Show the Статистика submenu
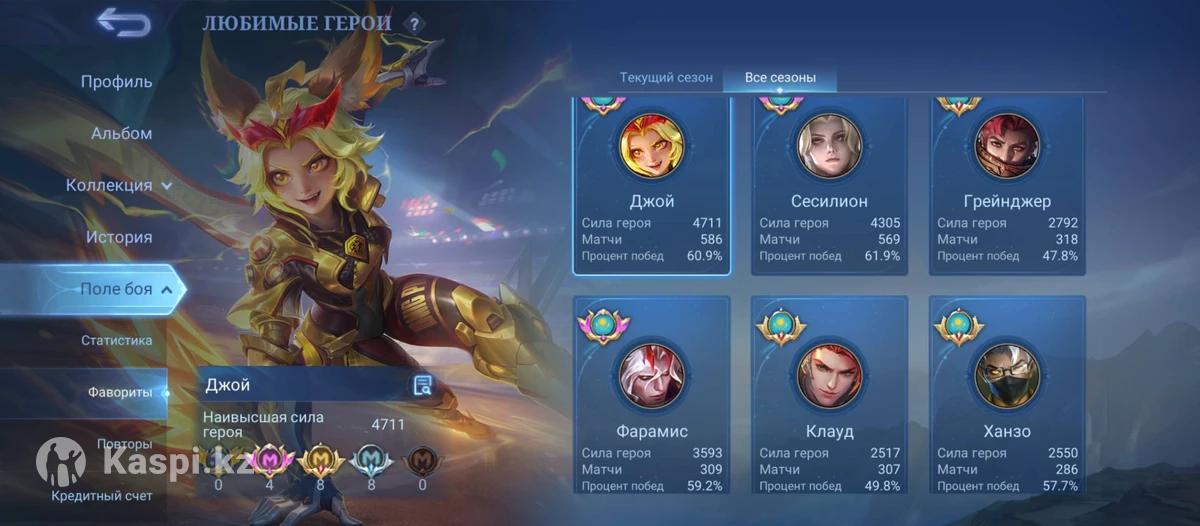 pos(116,341)
